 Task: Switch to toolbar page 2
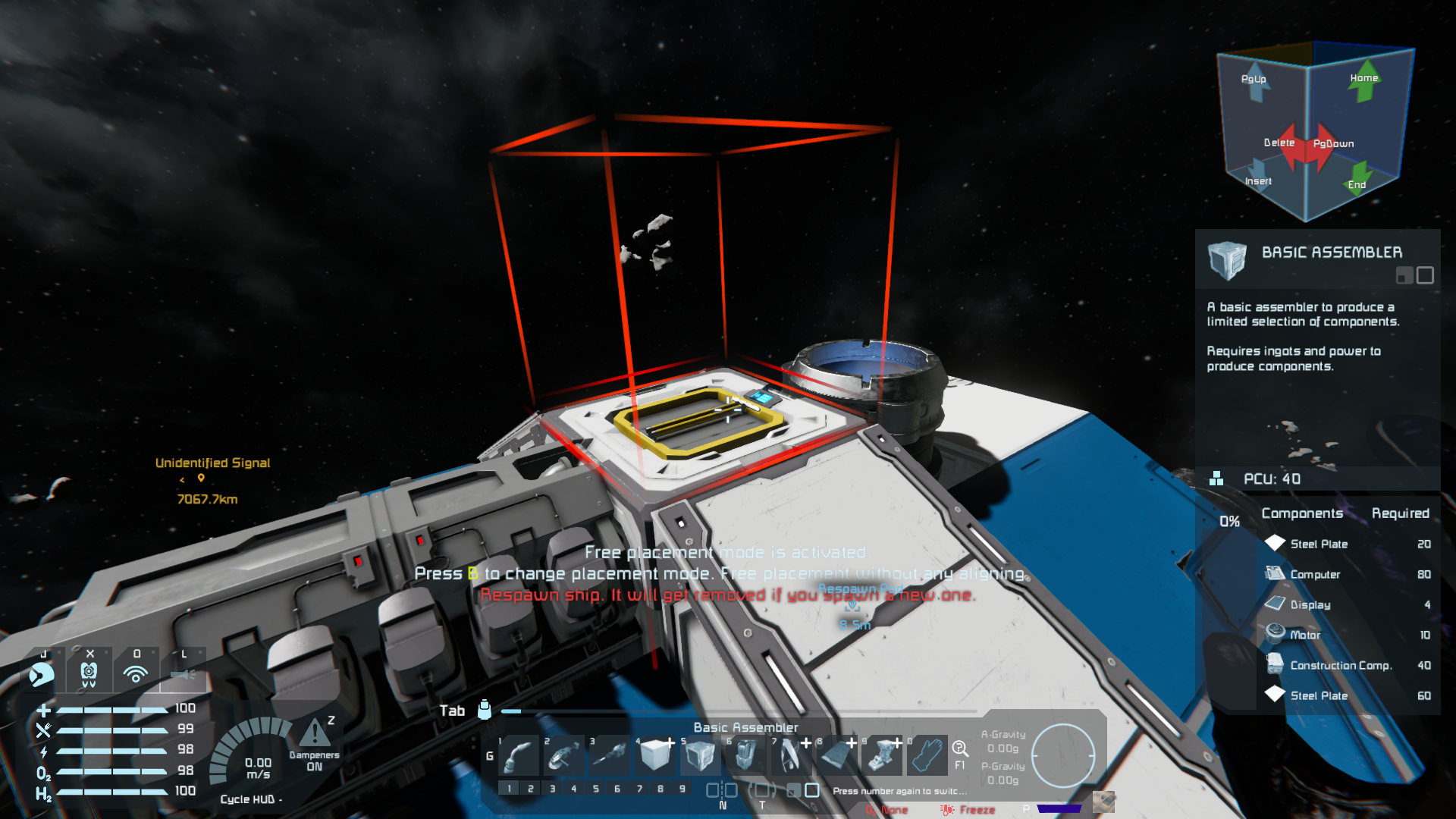[x=531, y=789]
